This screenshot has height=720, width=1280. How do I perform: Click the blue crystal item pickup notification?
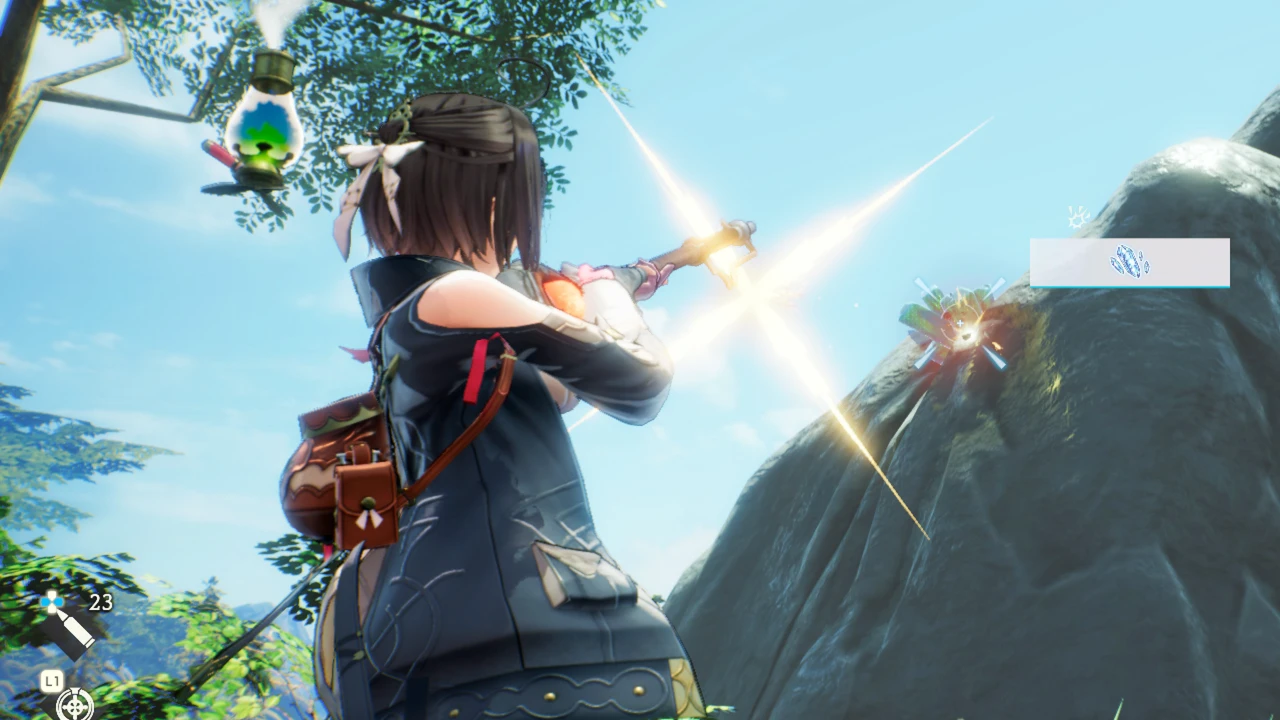tap(1129, 262)
